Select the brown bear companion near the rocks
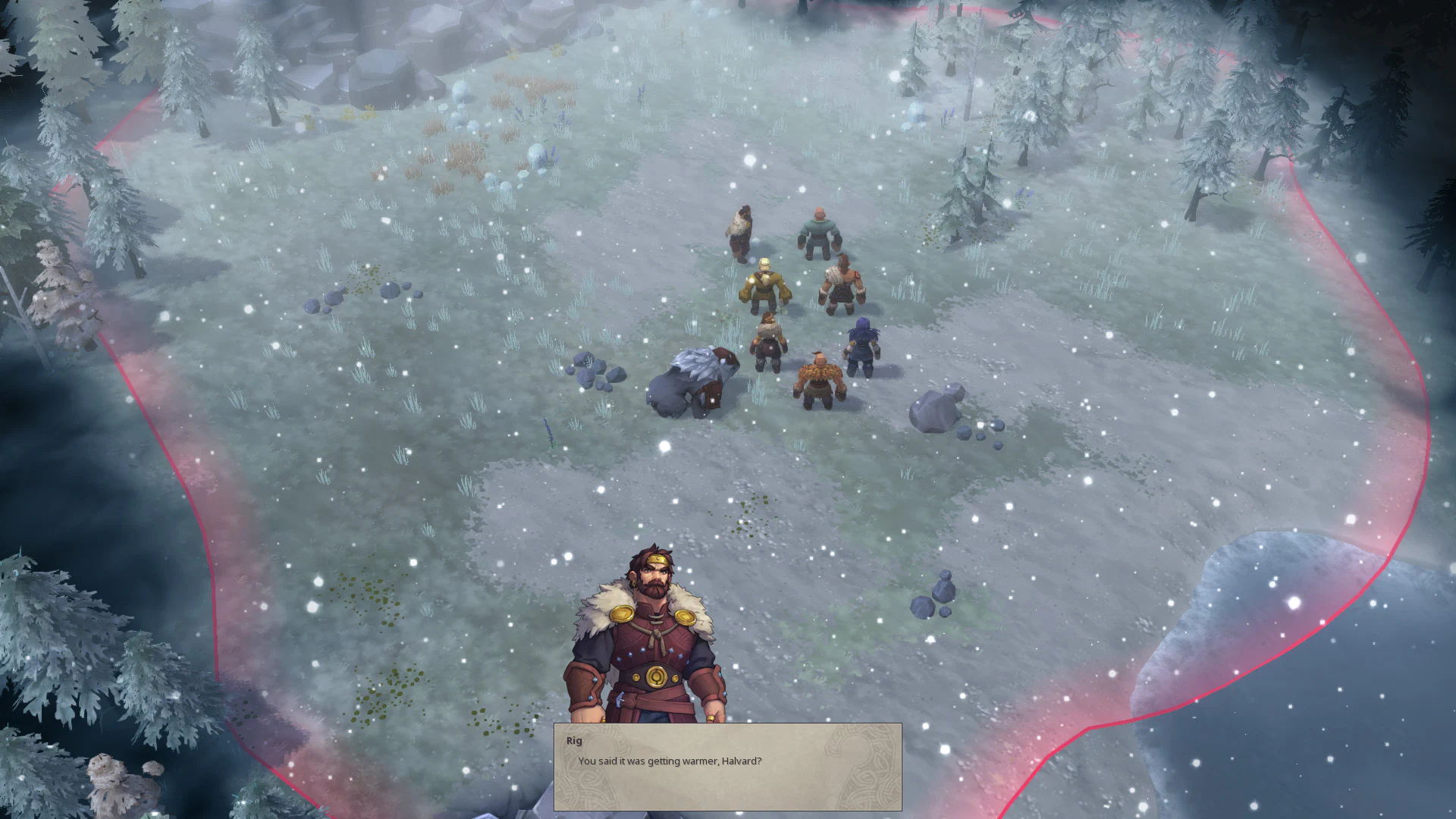Image resolution: width=1456 pixels, height=819 pixels. coord(694,379)
